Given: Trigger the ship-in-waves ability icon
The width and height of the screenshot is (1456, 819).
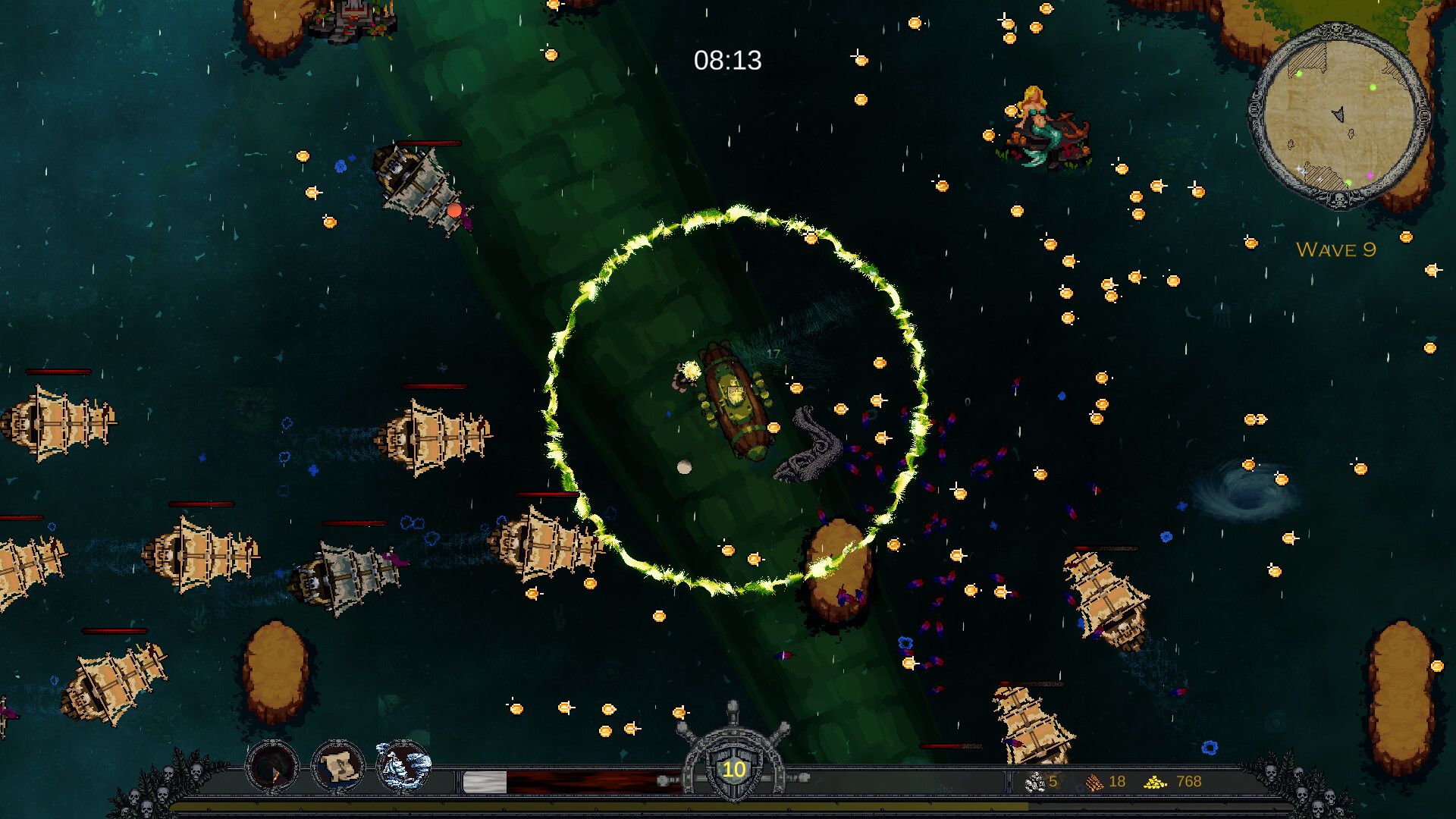Looking at the screenshot, I should click(x=403, y=767).
